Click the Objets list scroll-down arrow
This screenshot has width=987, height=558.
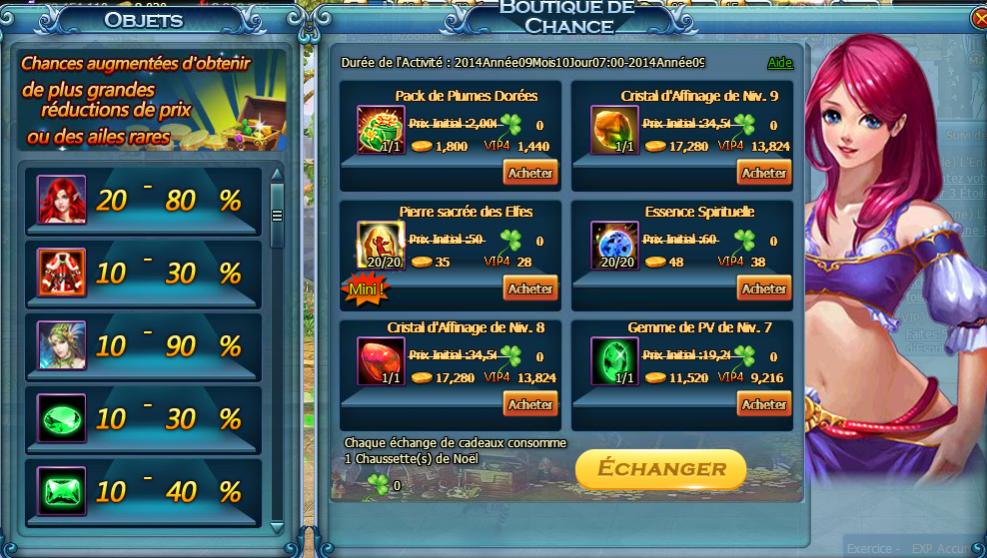[277, 527]
